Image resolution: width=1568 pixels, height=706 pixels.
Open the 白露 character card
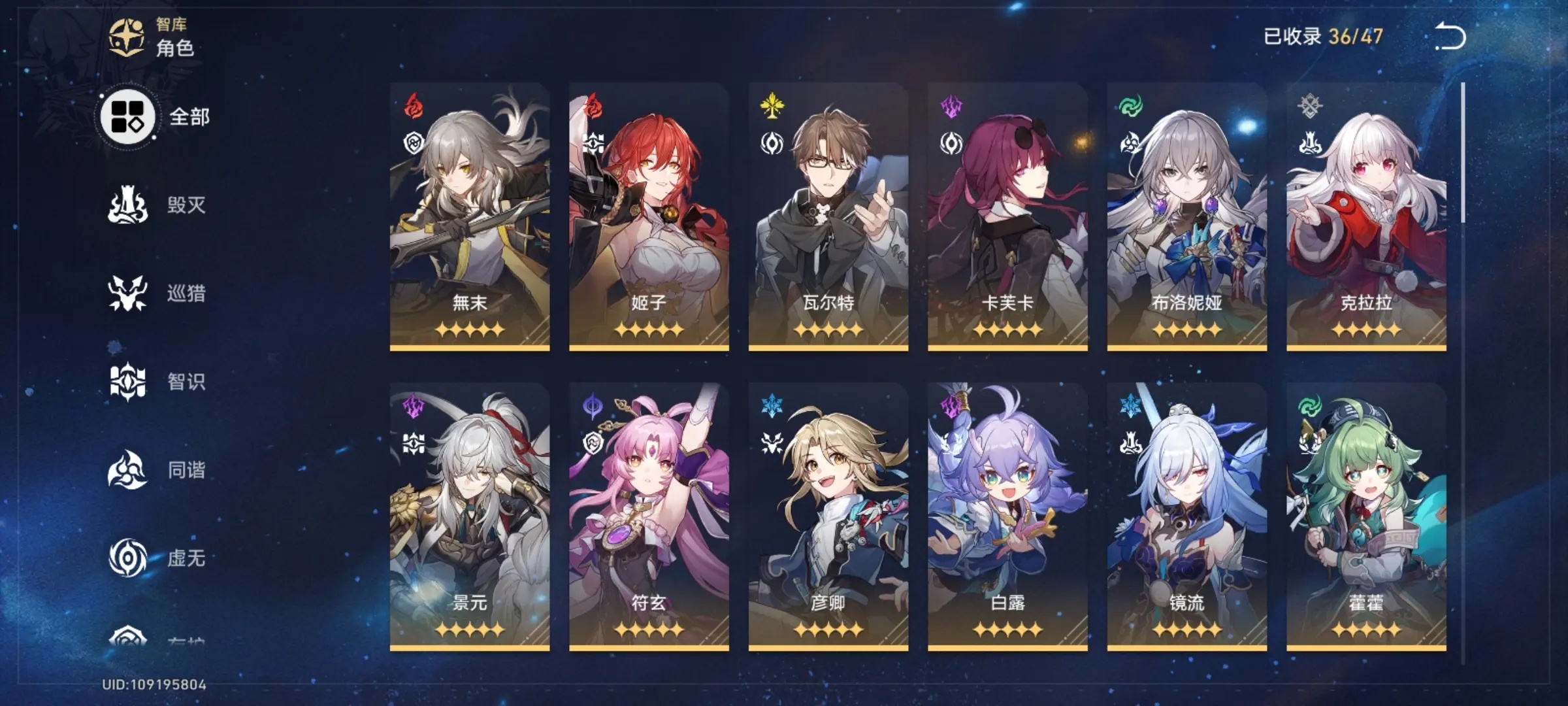(x=1007, y=516)
